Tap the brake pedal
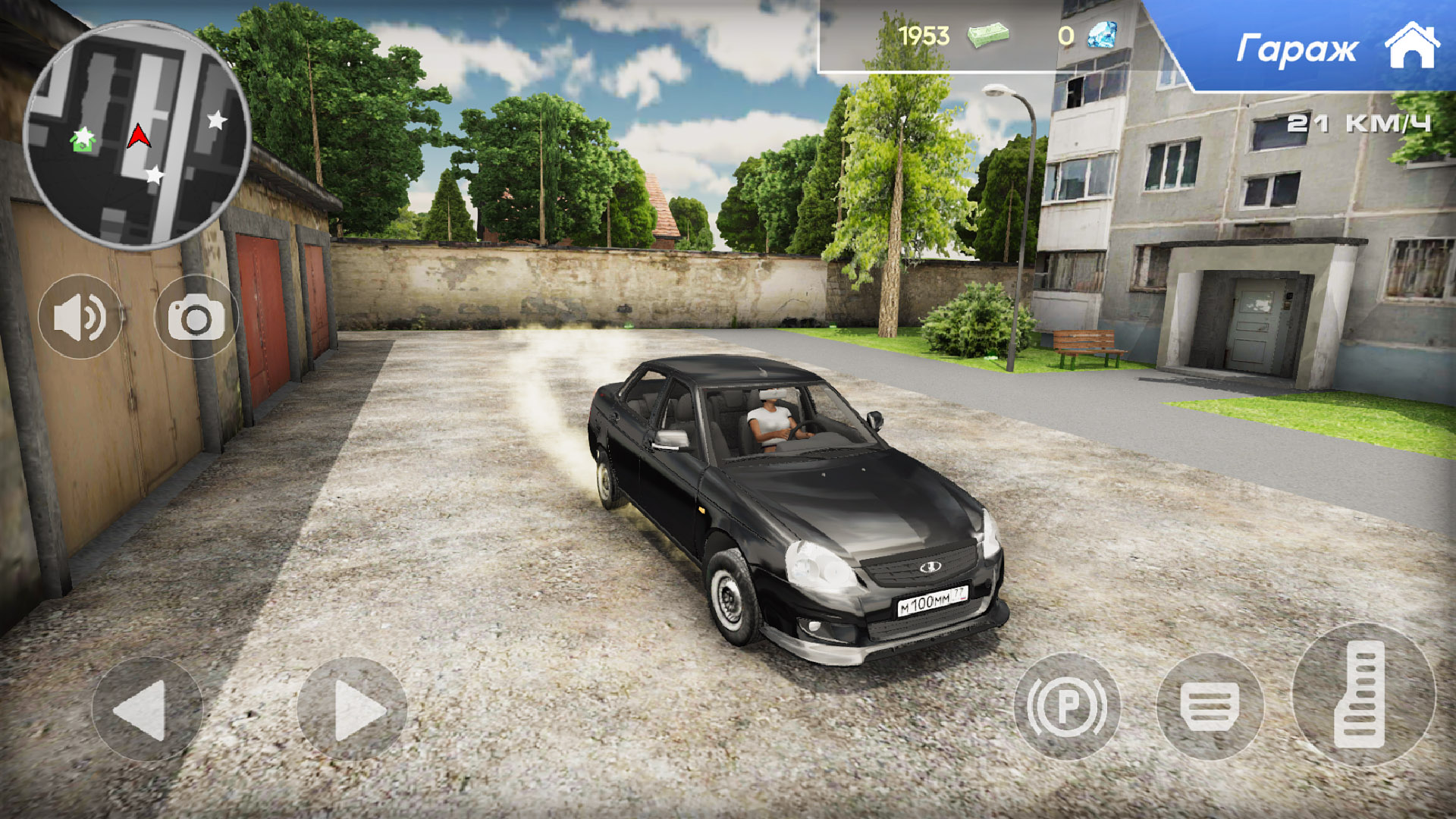The image size is (1456, 819). pyautogui.click(x=1210, y=706)
